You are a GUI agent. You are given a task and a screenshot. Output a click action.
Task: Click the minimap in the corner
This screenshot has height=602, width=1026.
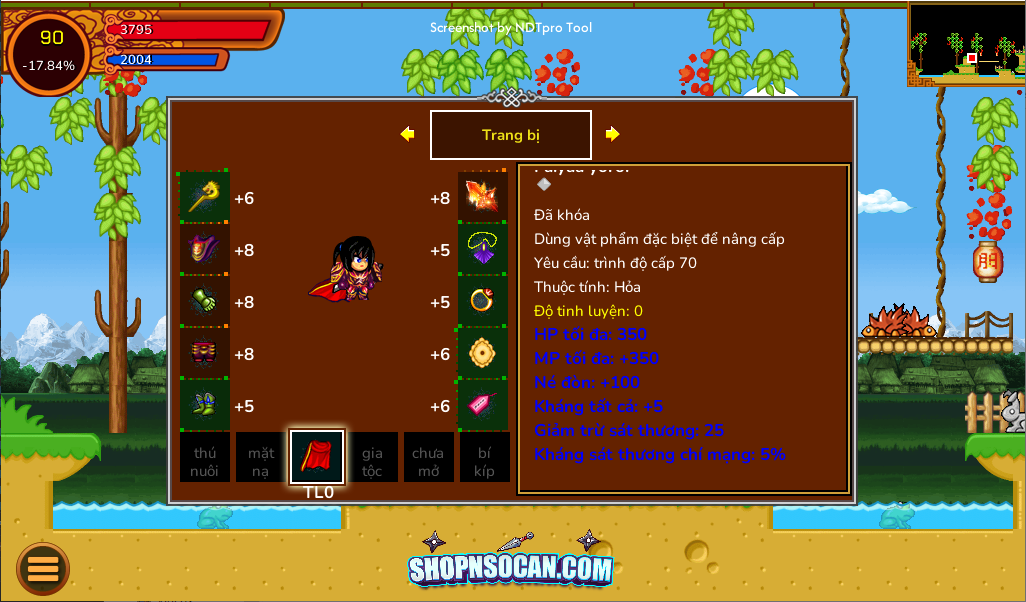pos(967,43)
